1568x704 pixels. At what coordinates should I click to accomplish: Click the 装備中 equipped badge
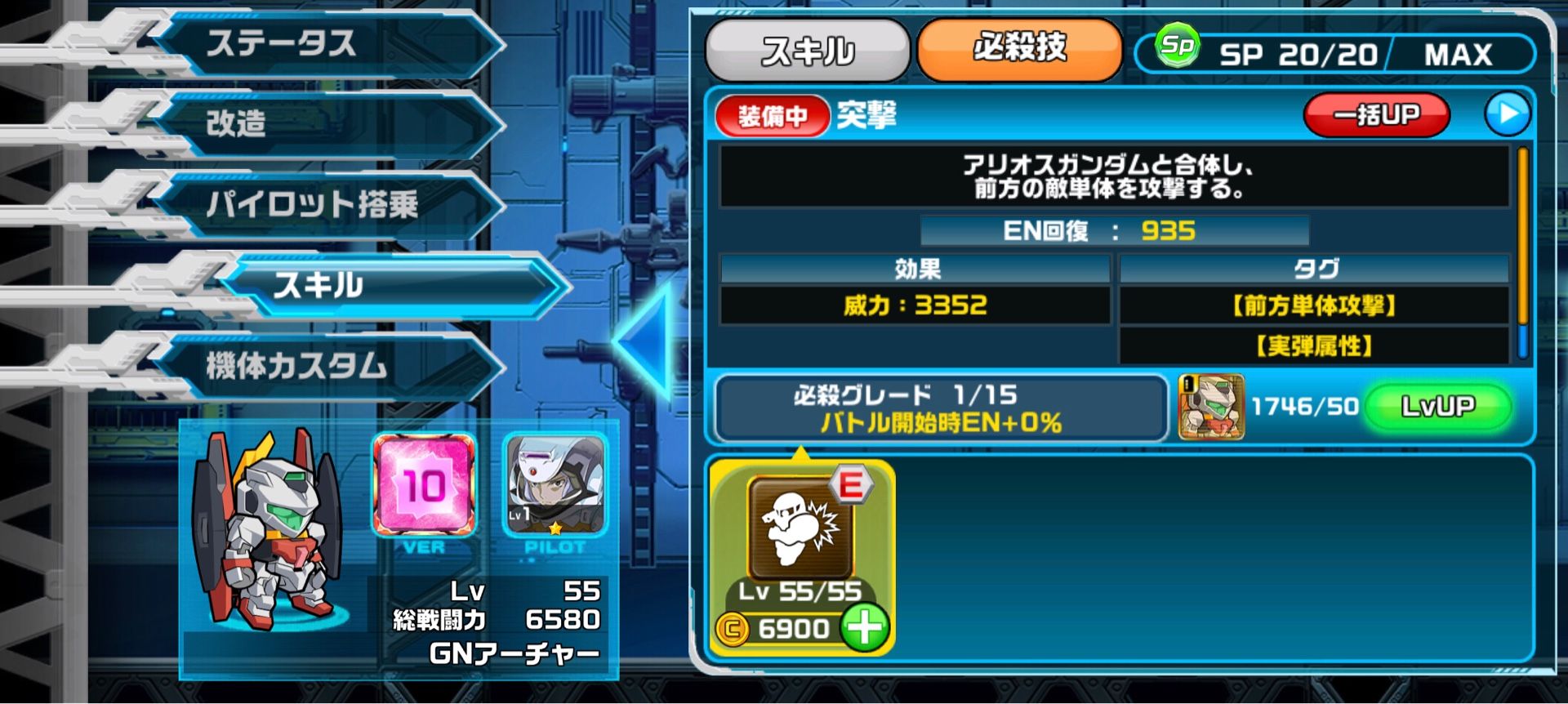click(772, 115)
